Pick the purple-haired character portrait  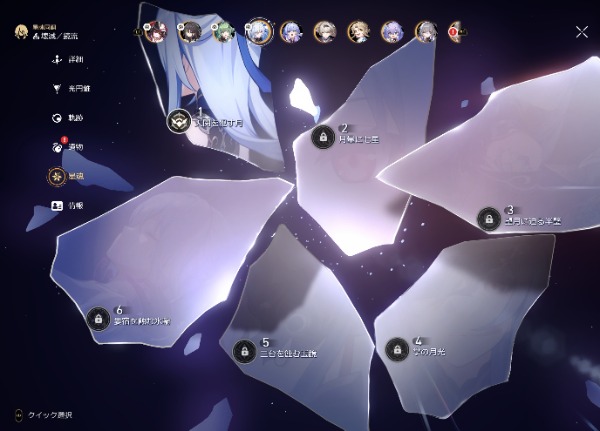(x=392, y=32)
